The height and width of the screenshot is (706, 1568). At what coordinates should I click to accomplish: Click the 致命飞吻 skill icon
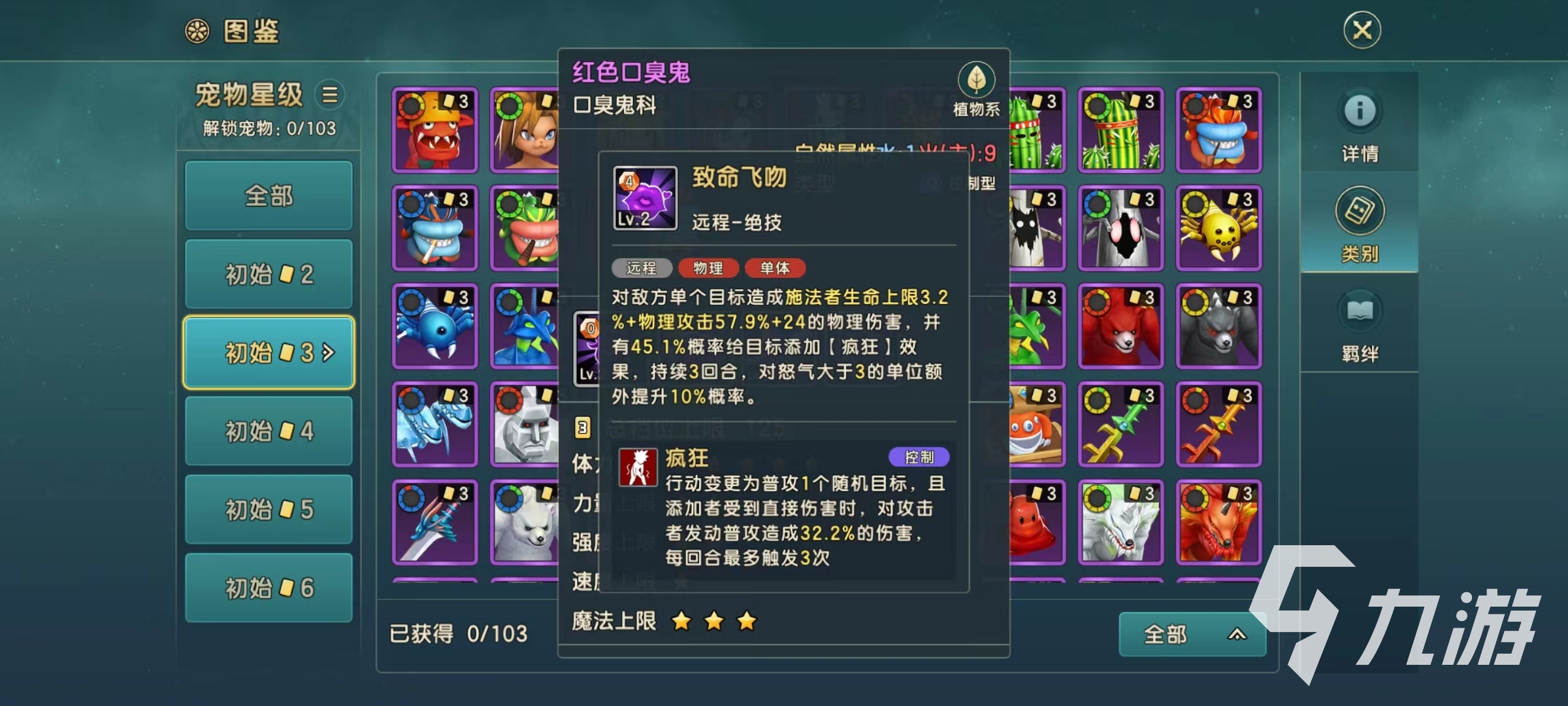pyautogui.click(x=645, y=198)
